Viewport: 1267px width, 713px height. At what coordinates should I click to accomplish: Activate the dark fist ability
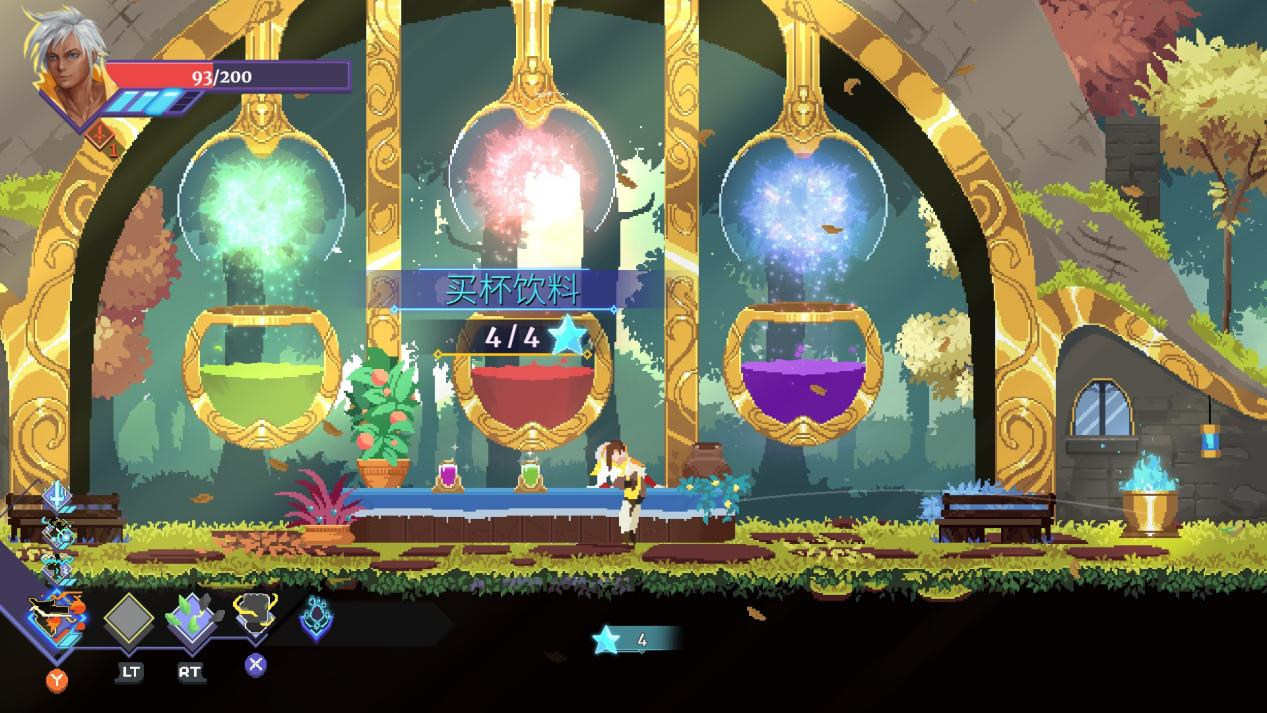tap(254, 614)
